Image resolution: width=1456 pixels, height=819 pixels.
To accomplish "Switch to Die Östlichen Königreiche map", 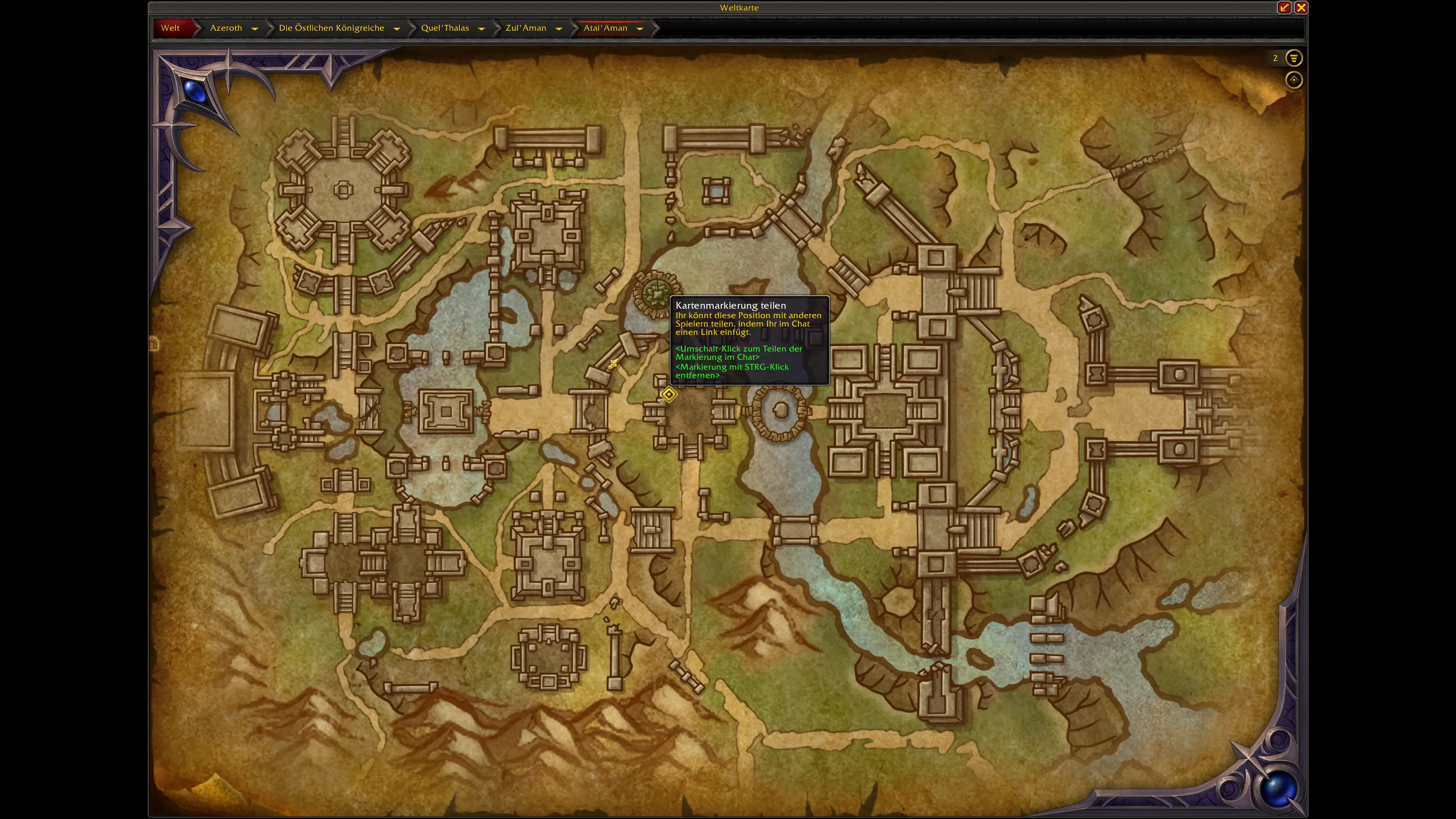I will pyautogui.click(x=331, y=28).
